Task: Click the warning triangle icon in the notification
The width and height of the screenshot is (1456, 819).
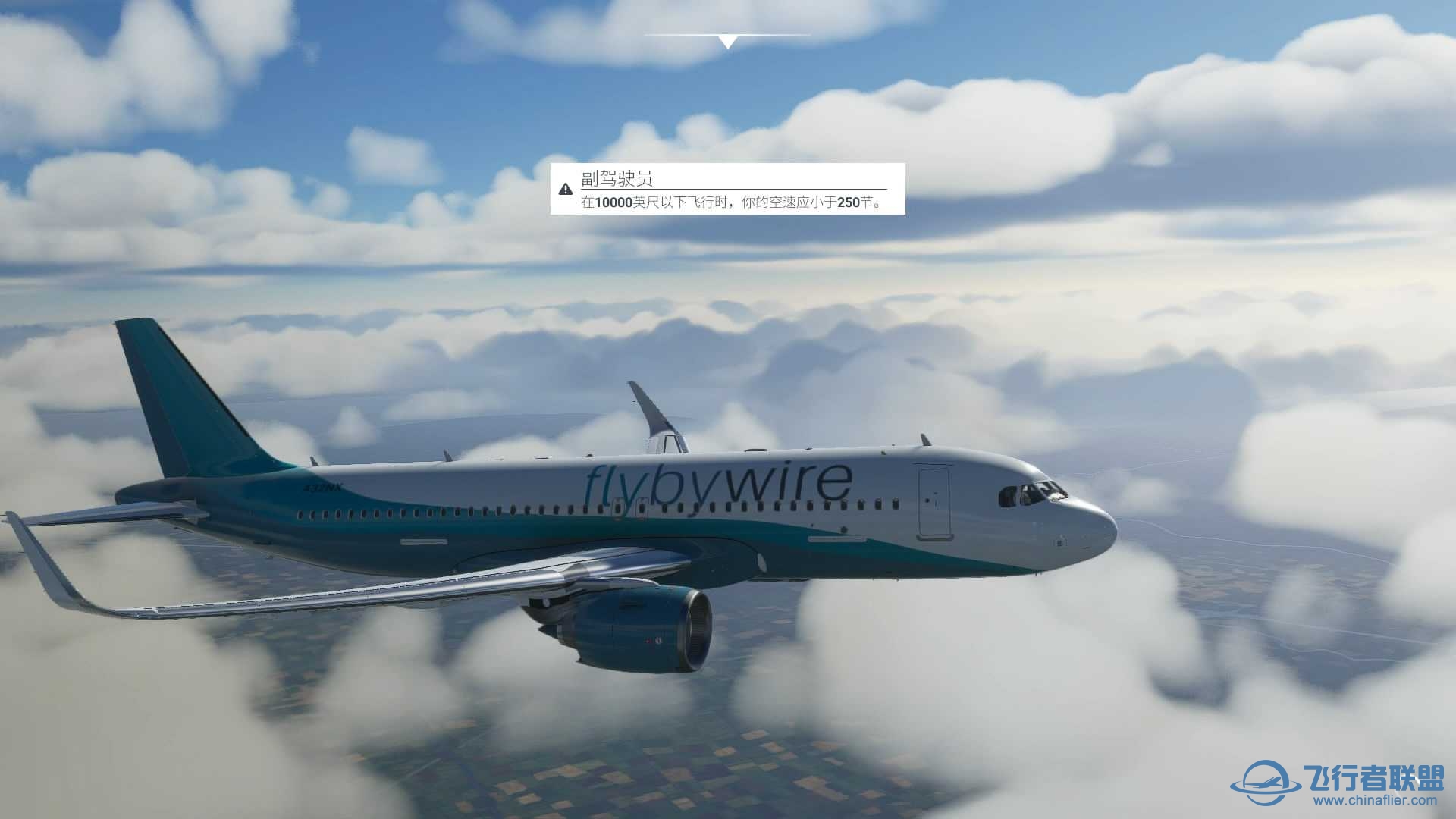Action: (x=565, y=190)
